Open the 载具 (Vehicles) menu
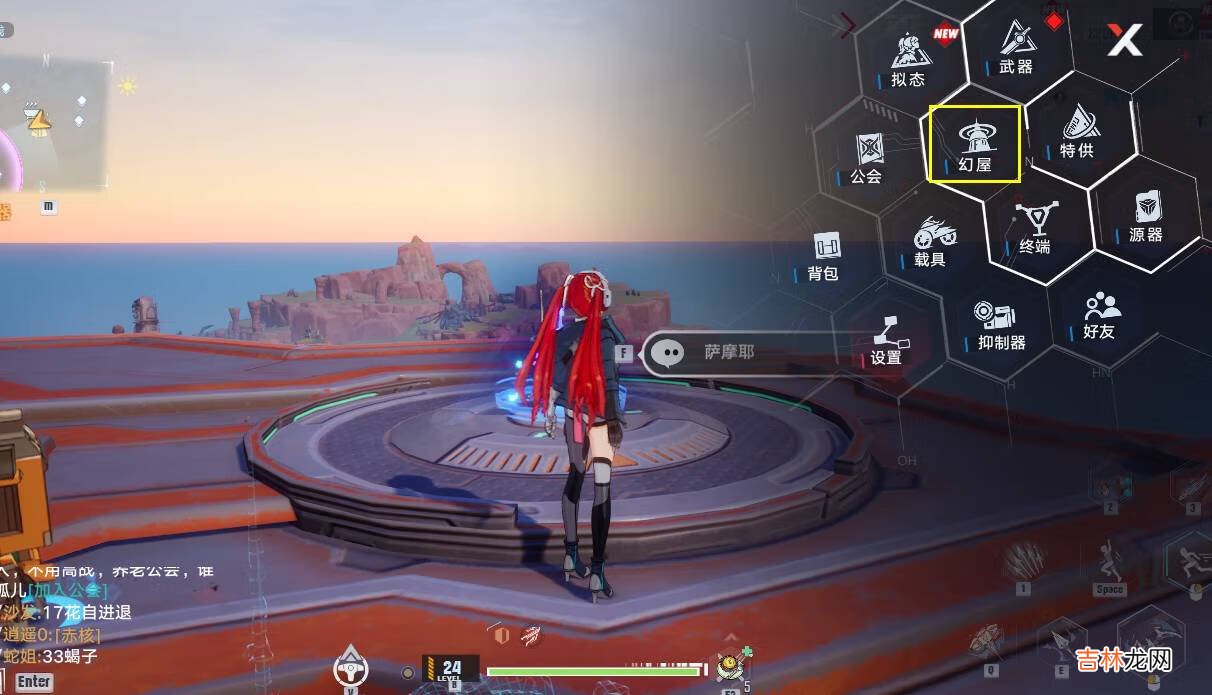This screenshot has height=695, width=1212. pos(931,242)
